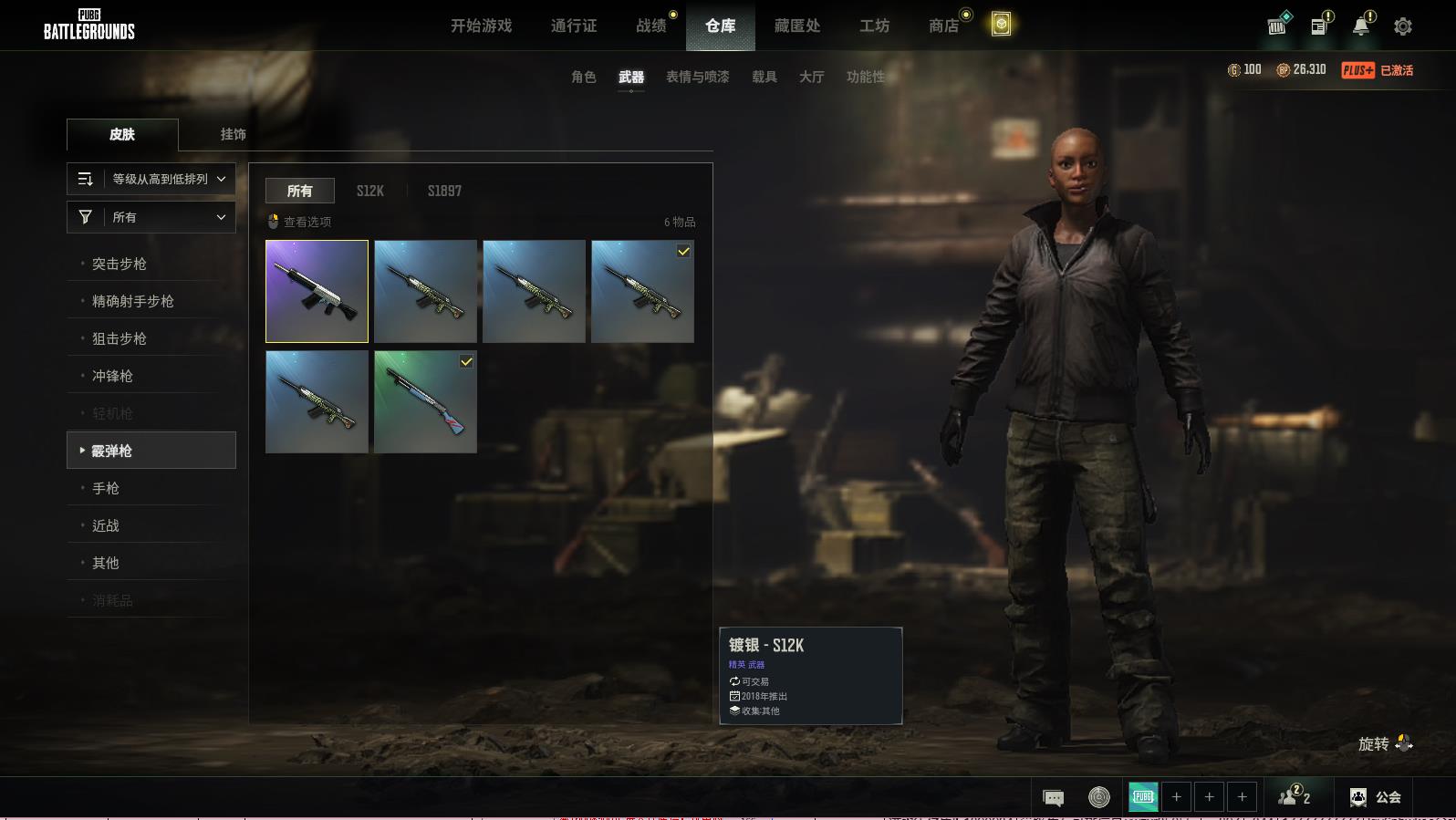Choose the 突击步枪 assault rifle category
1456x820 pixels.
[120, 264]
